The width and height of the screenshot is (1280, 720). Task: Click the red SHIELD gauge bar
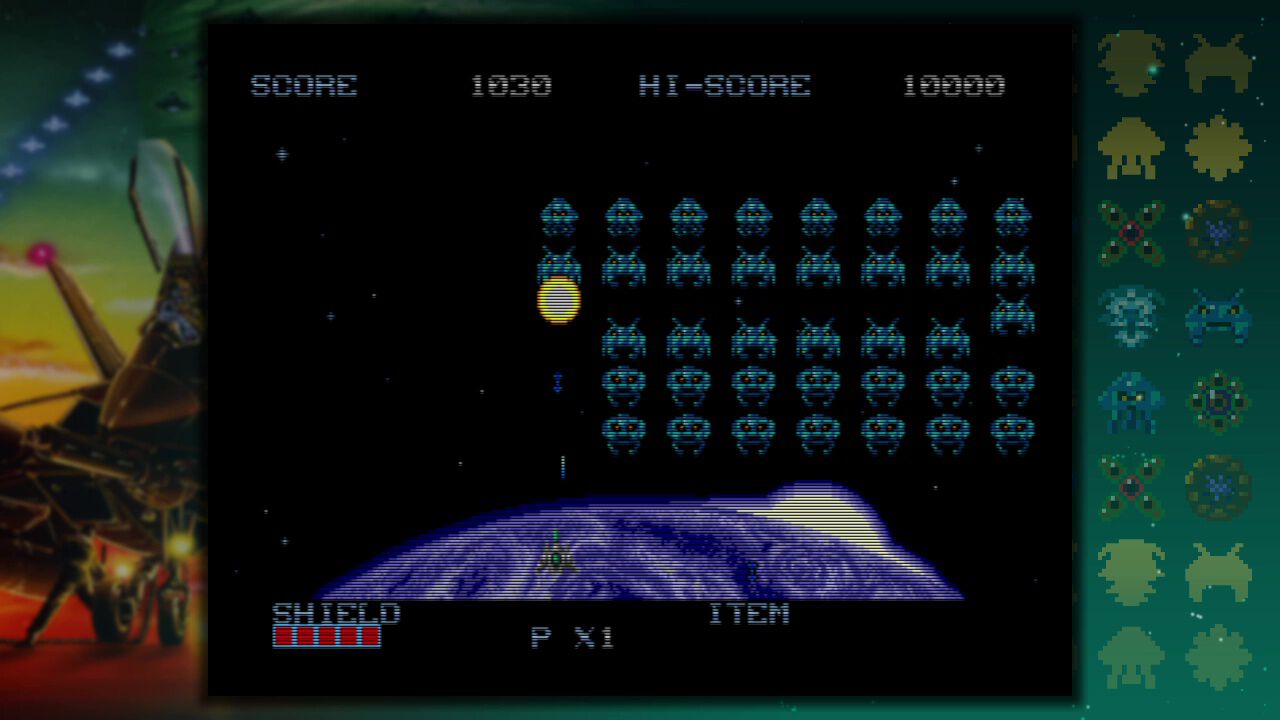pos(325,636)
